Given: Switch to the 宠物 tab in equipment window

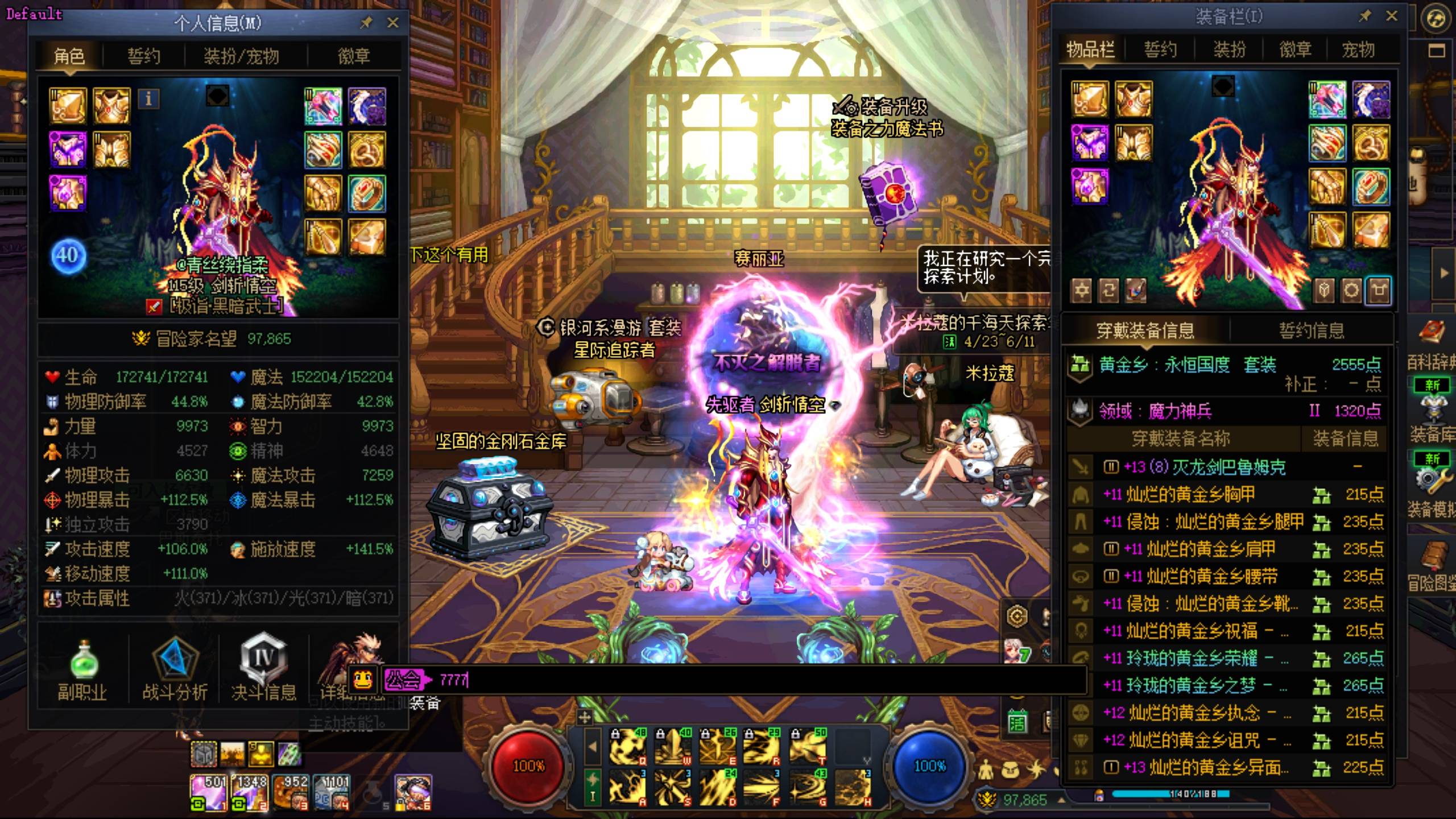Looking at the screenshot, I should (x=1358, y=50).
